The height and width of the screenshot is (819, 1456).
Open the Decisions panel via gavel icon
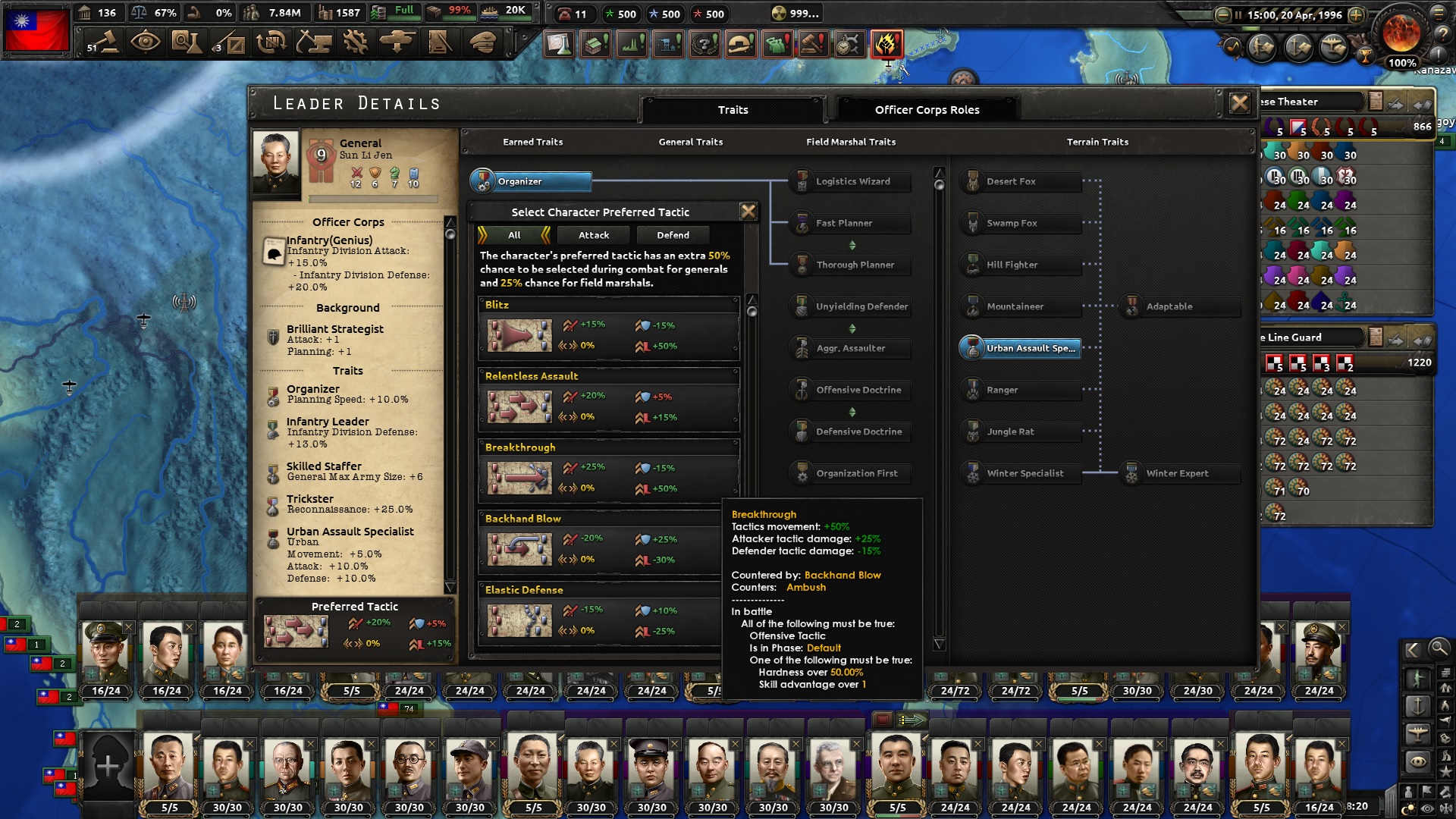coord(106,42)
